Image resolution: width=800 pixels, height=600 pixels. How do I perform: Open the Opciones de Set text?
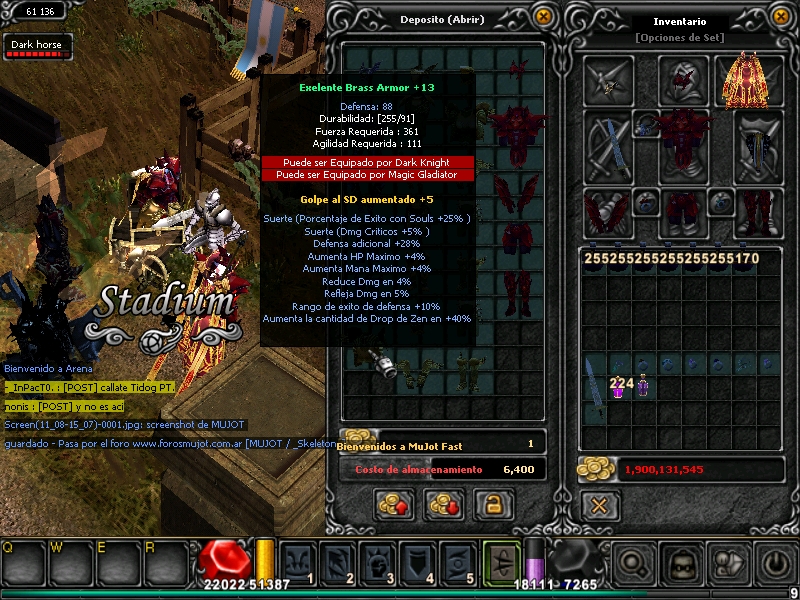[x=679, y=38]
